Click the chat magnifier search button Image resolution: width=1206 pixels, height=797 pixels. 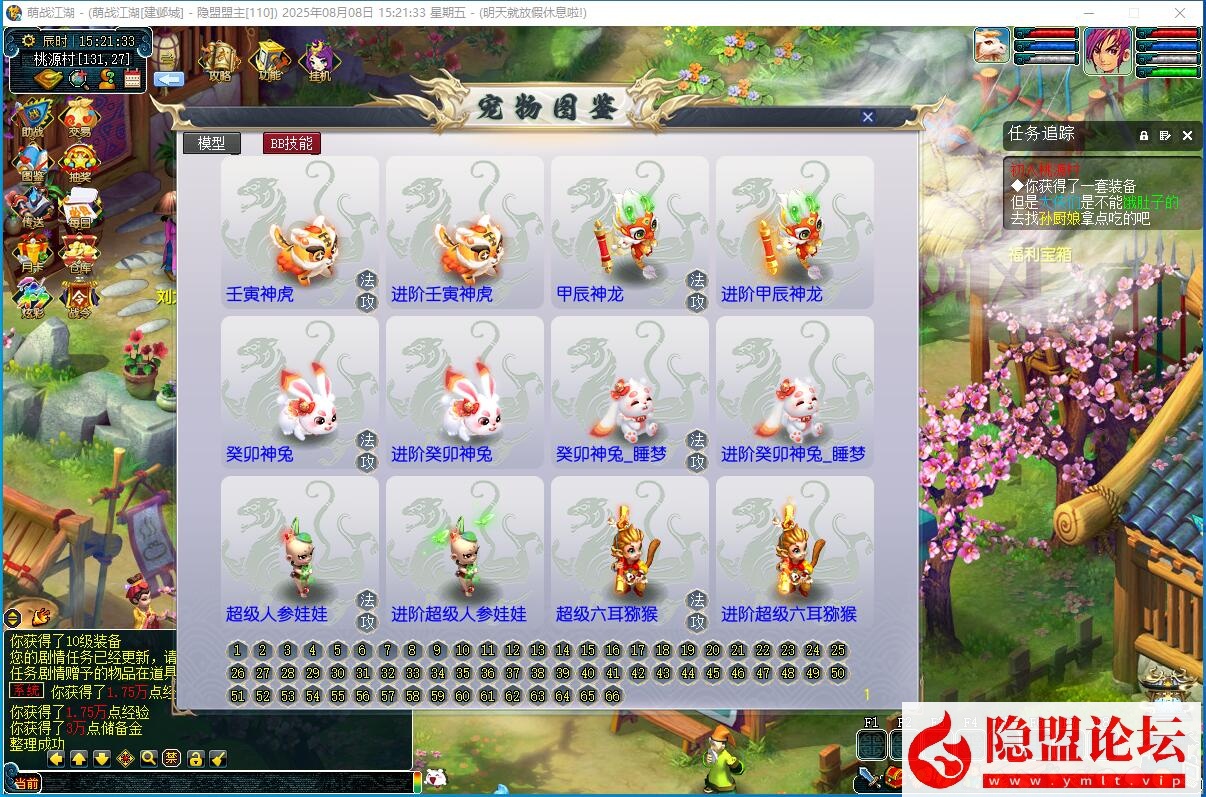tap(148, 758)
